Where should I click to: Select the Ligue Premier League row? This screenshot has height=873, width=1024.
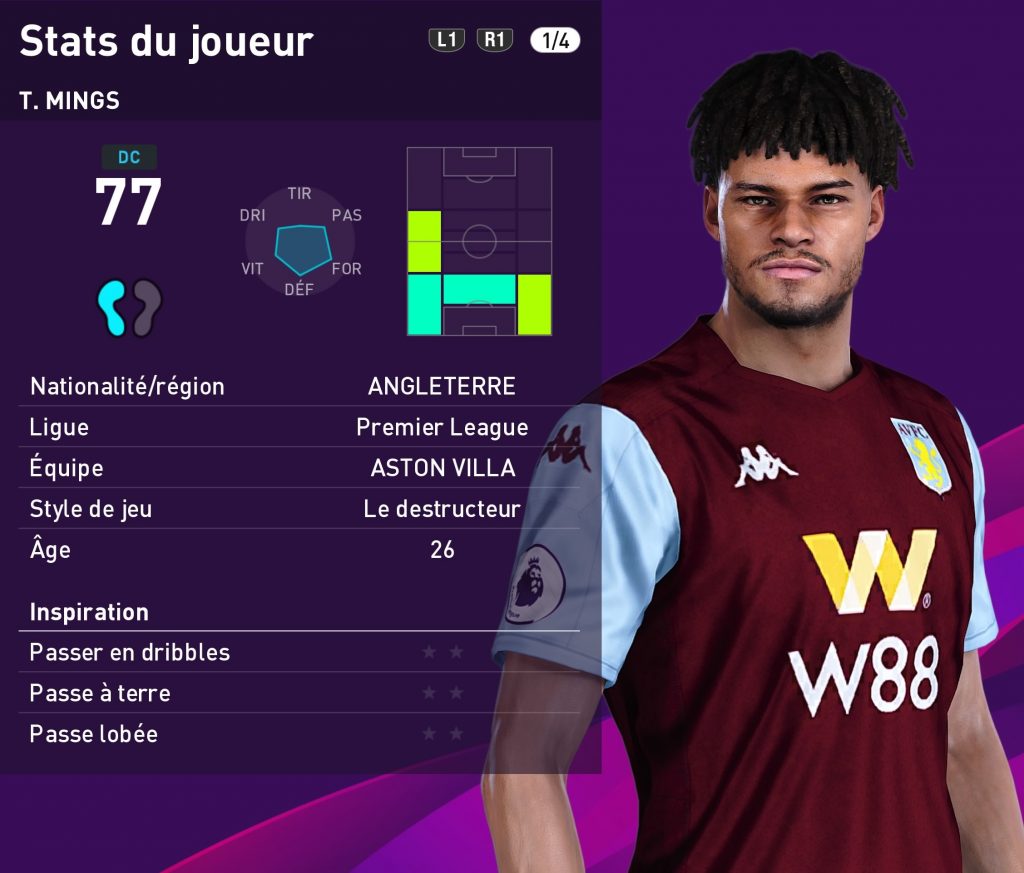tap(299, 427)
